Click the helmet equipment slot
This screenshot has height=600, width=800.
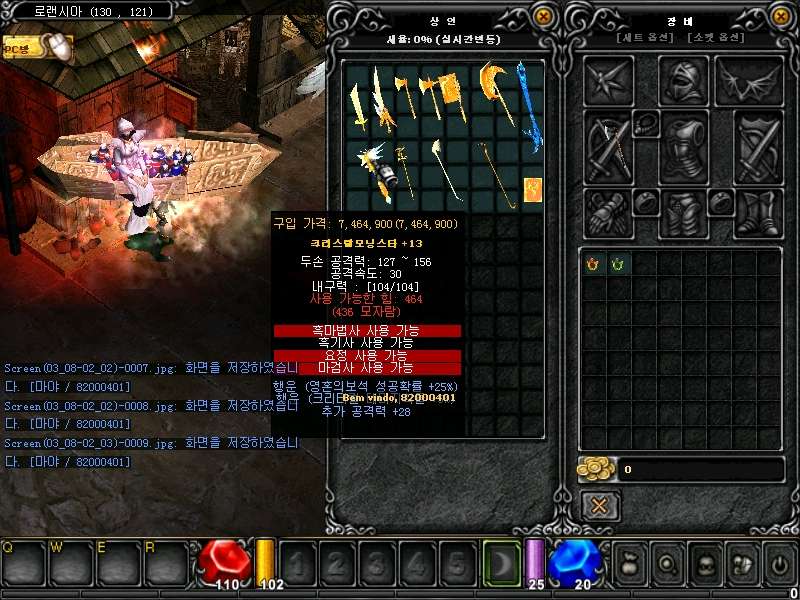tap(683, 80)
